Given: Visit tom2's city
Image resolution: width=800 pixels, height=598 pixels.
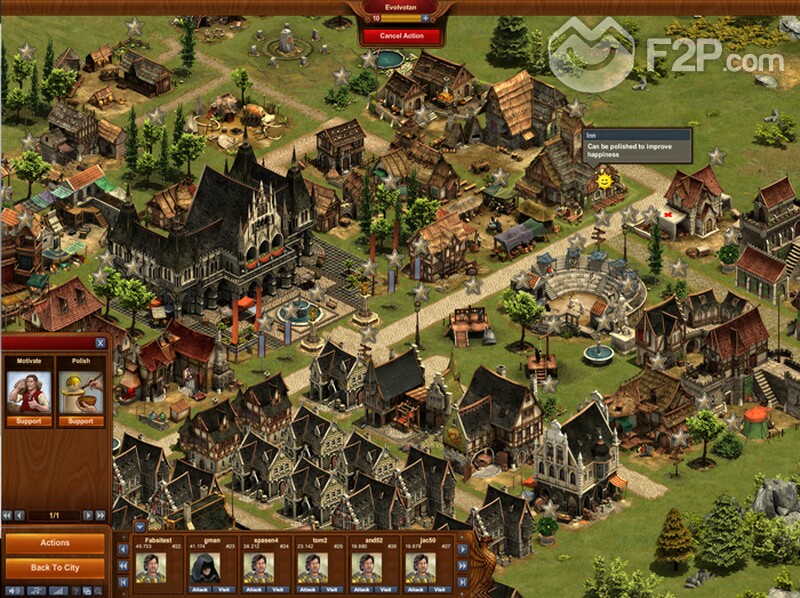Looking at the screenshot, I should coord(333,589).
